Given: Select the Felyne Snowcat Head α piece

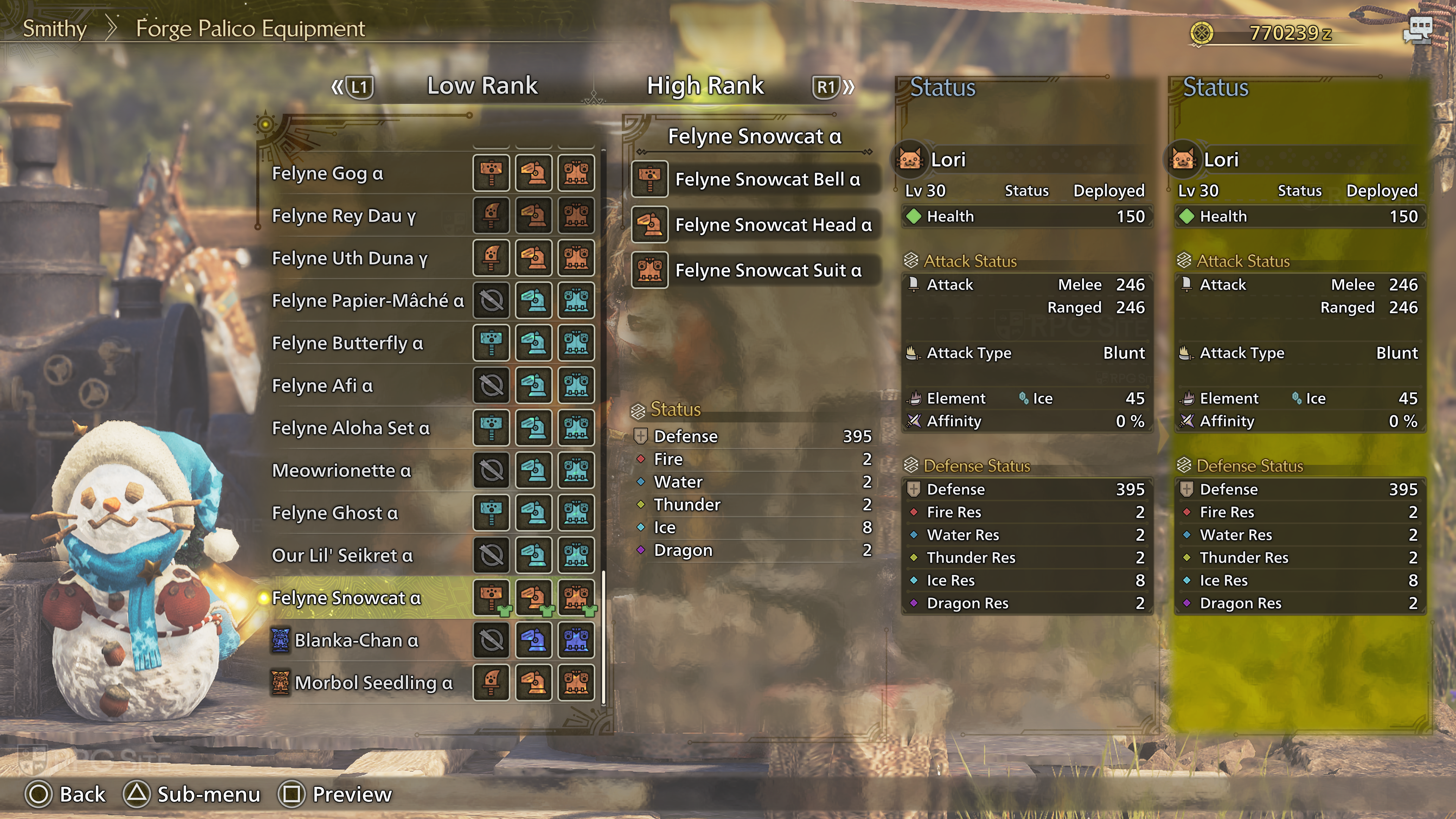Looking at the screenshot, I should (773, 225).
